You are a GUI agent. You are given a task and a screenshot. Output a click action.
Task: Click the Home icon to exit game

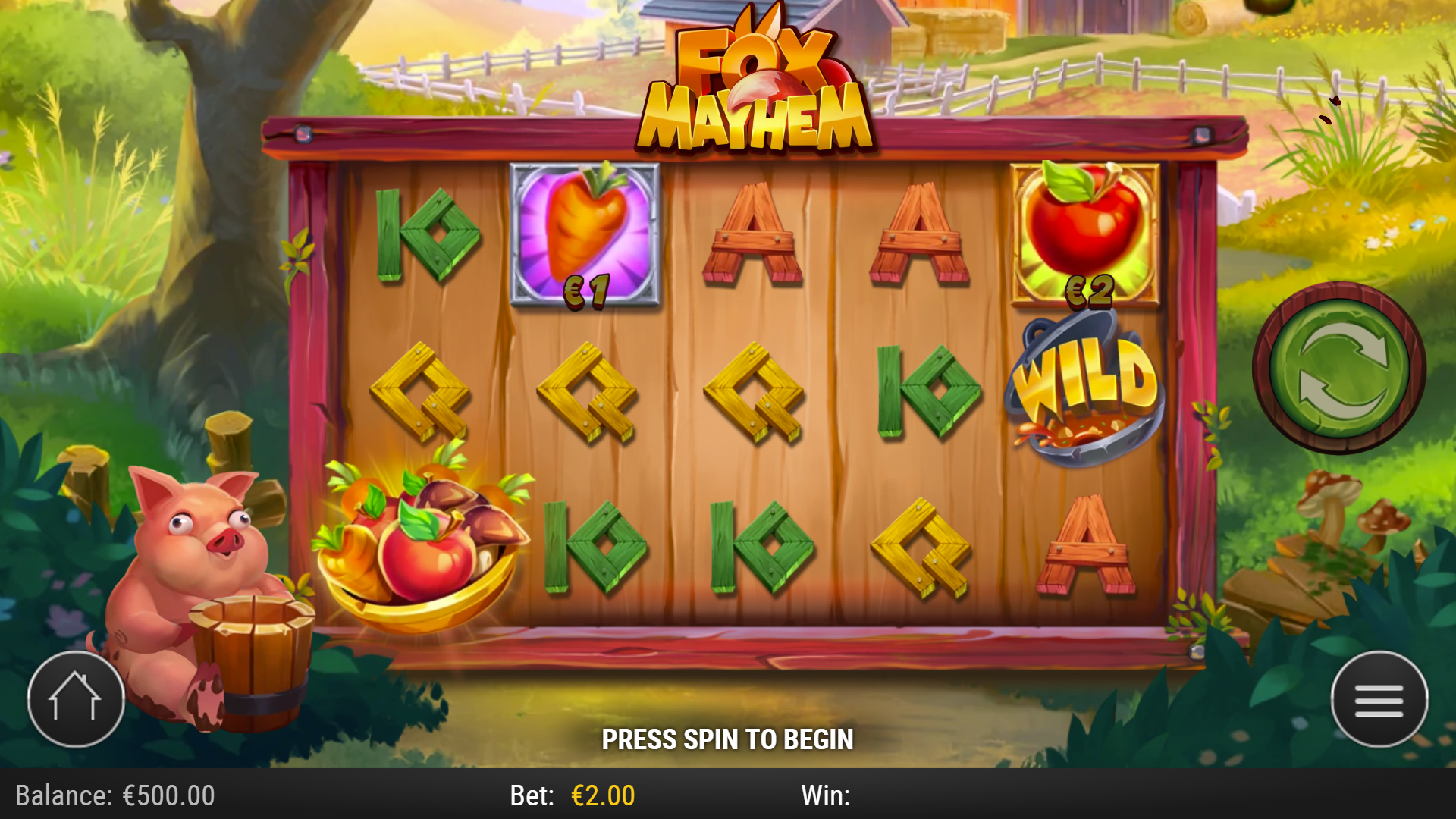[x=76, y=698]
